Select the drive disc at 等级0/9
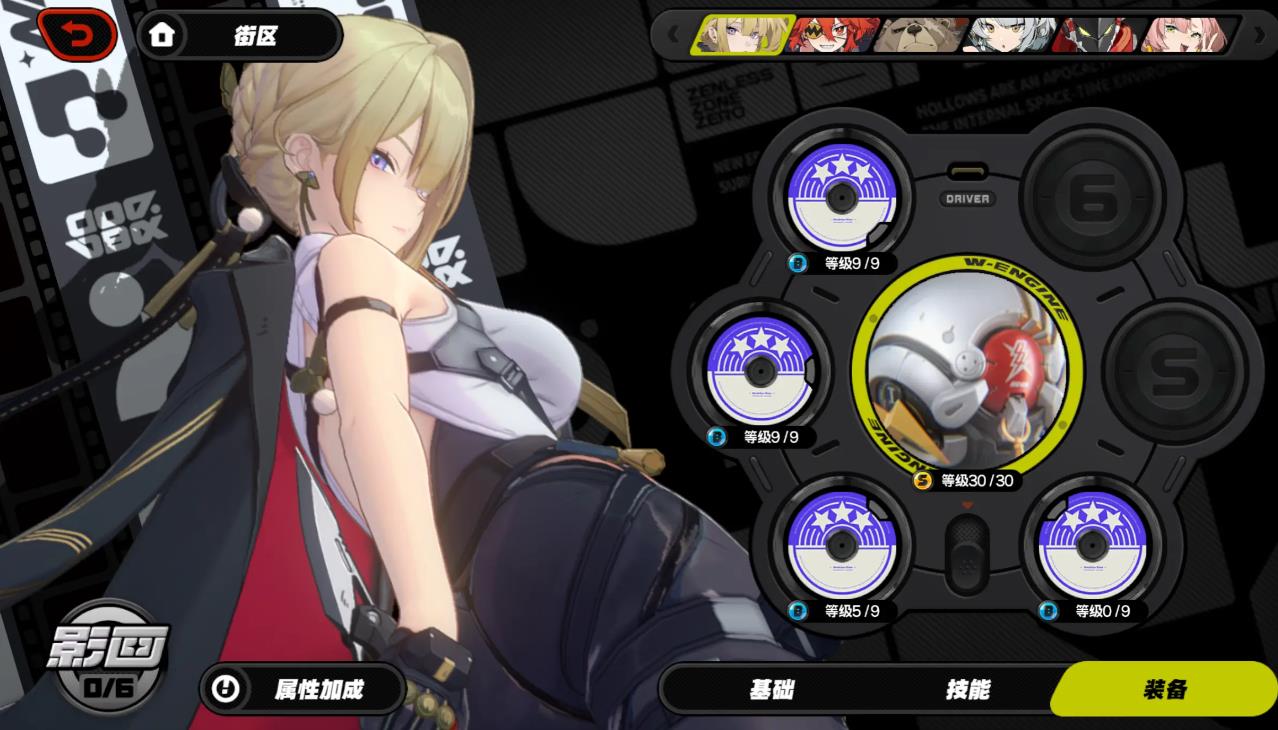 pyautogui.click(x=1089, y=541)
